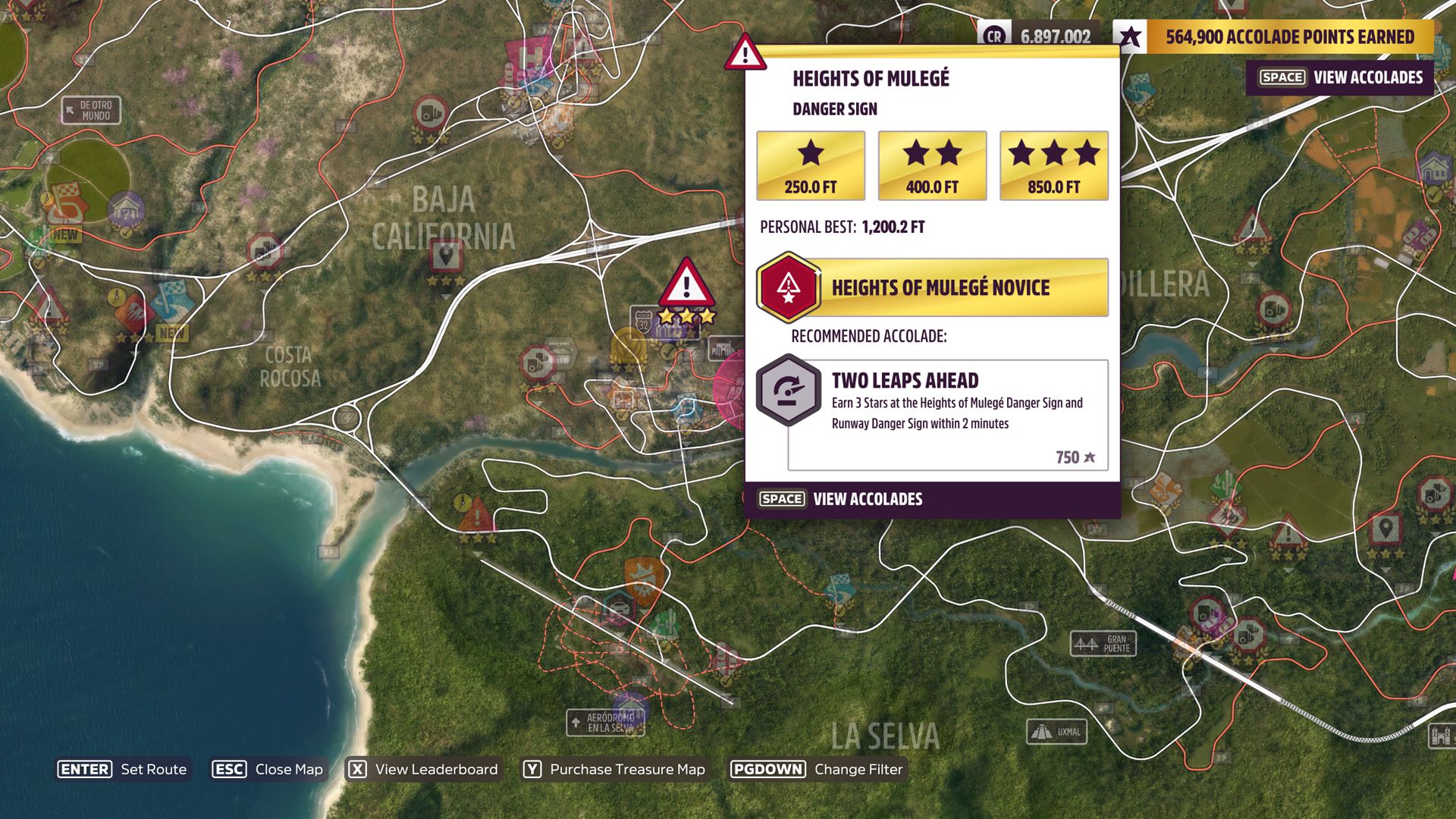Viewport: 1456px width, 819px height.
Task: Close Map using the bottom bar option
Action: (268, 769)
